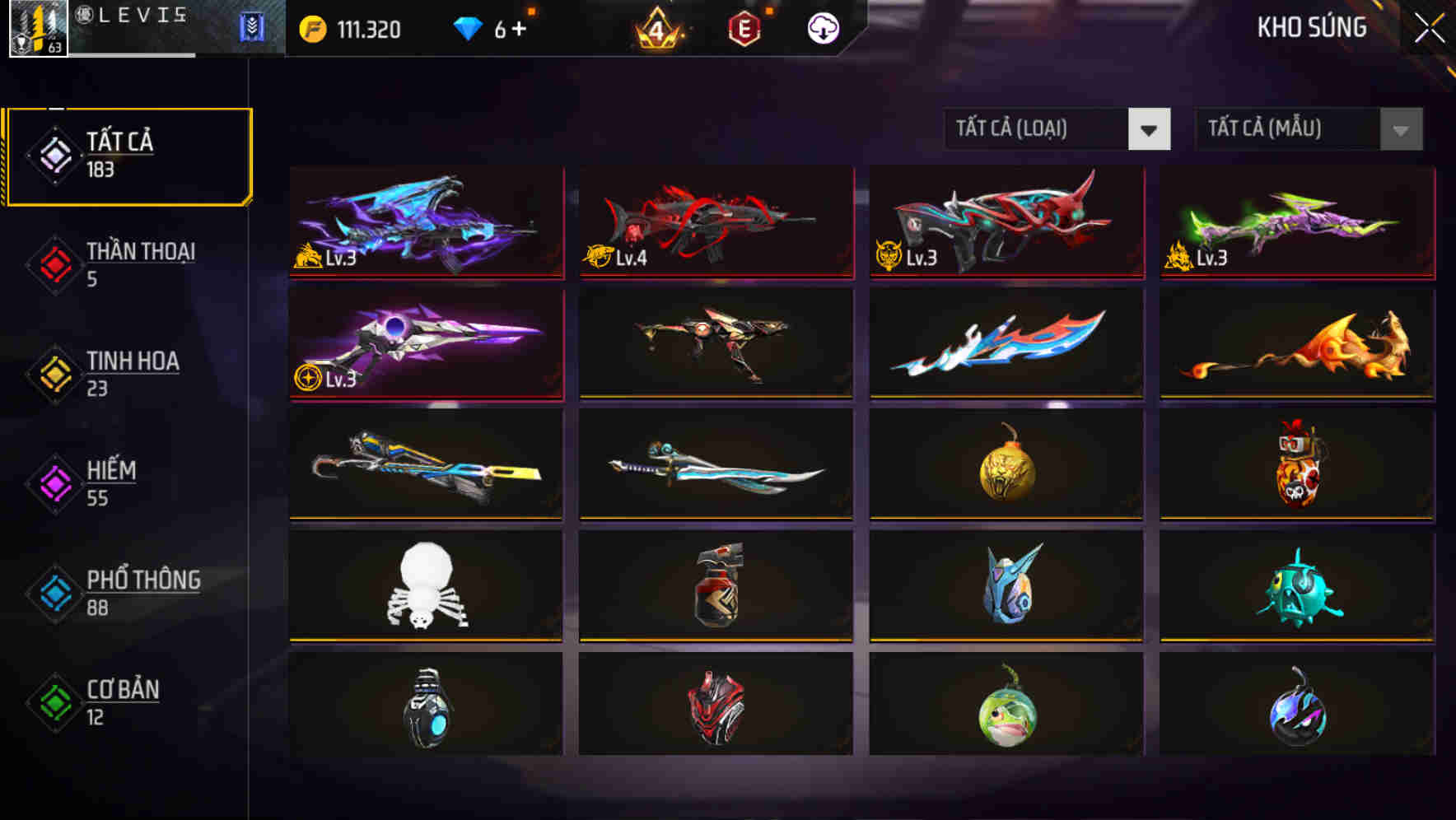The image size is (1456, 820).
Task: Click the blue badge beside player avatar
Action: pyautogui.click(x=253, y=27)
